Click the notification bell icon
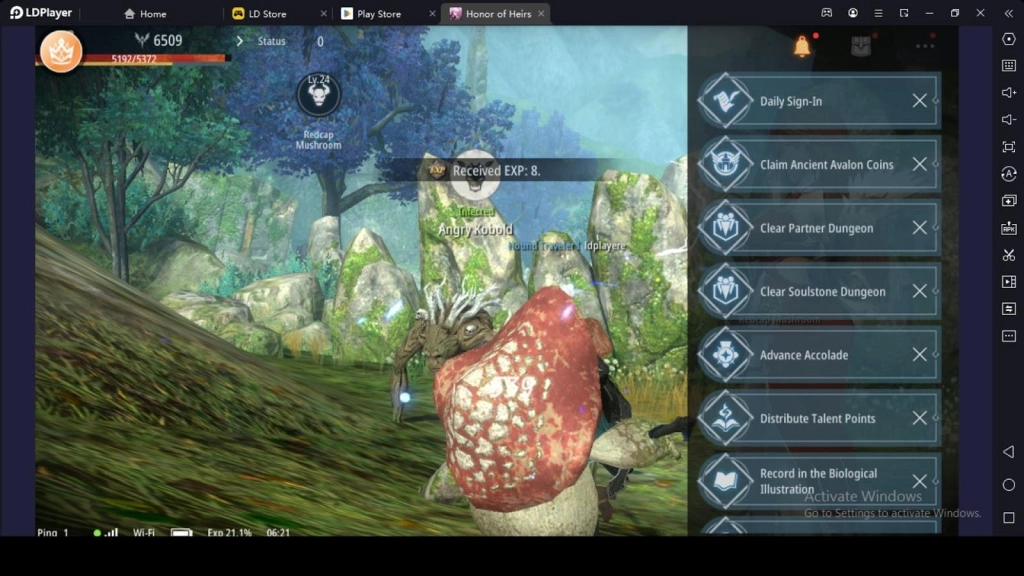 [x=801, y=46]
